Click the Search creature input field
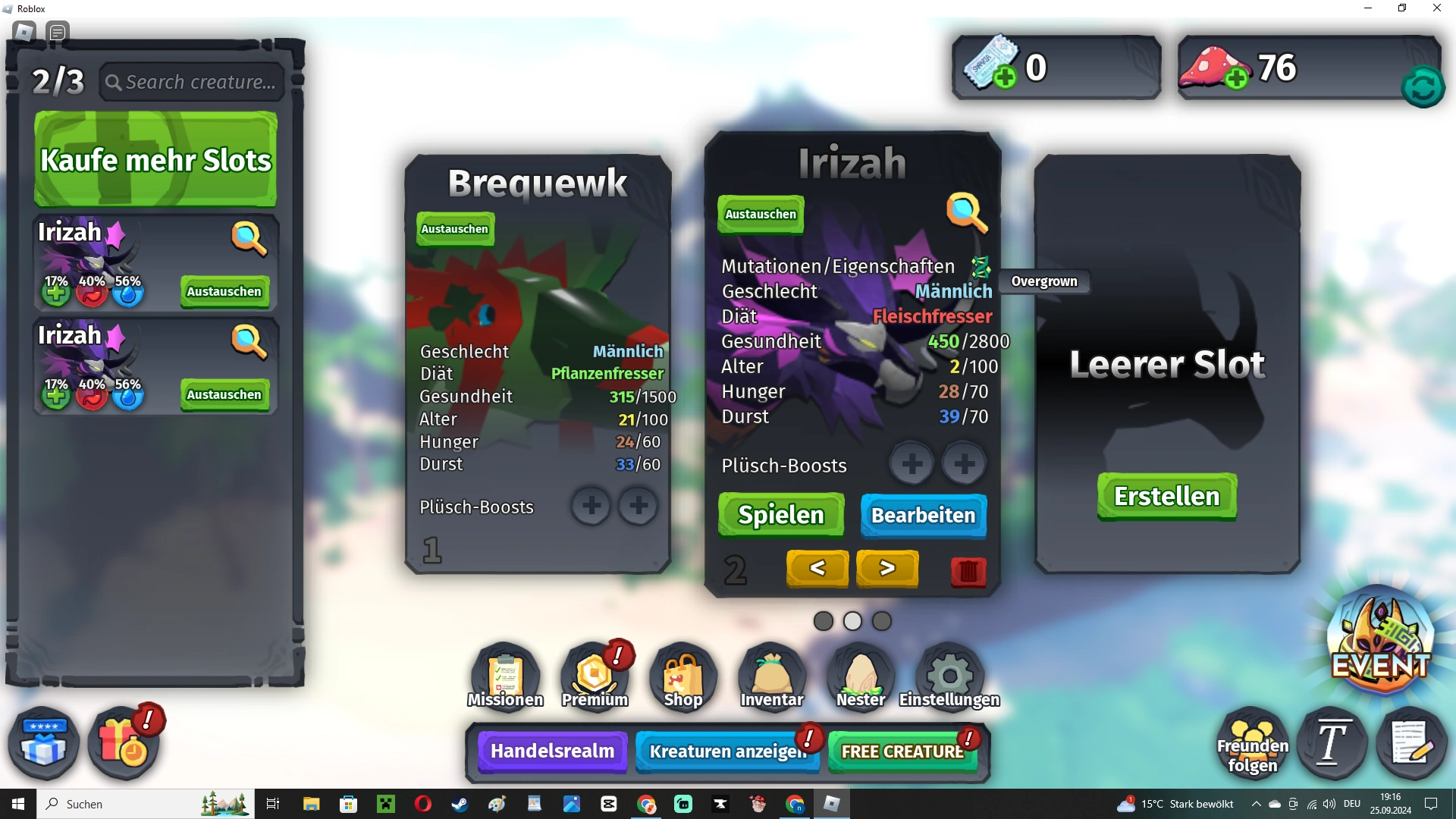This screenshot has width=1456, height=819. 192,81
